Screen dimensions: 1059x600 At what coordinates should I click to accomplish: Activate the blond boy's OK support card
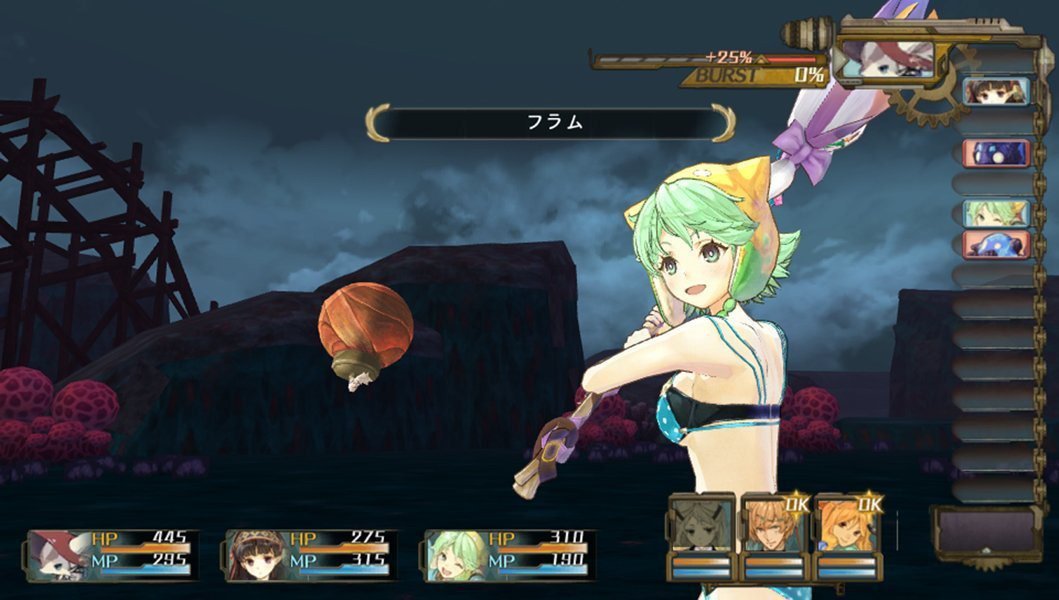click(x=774, y=535)
